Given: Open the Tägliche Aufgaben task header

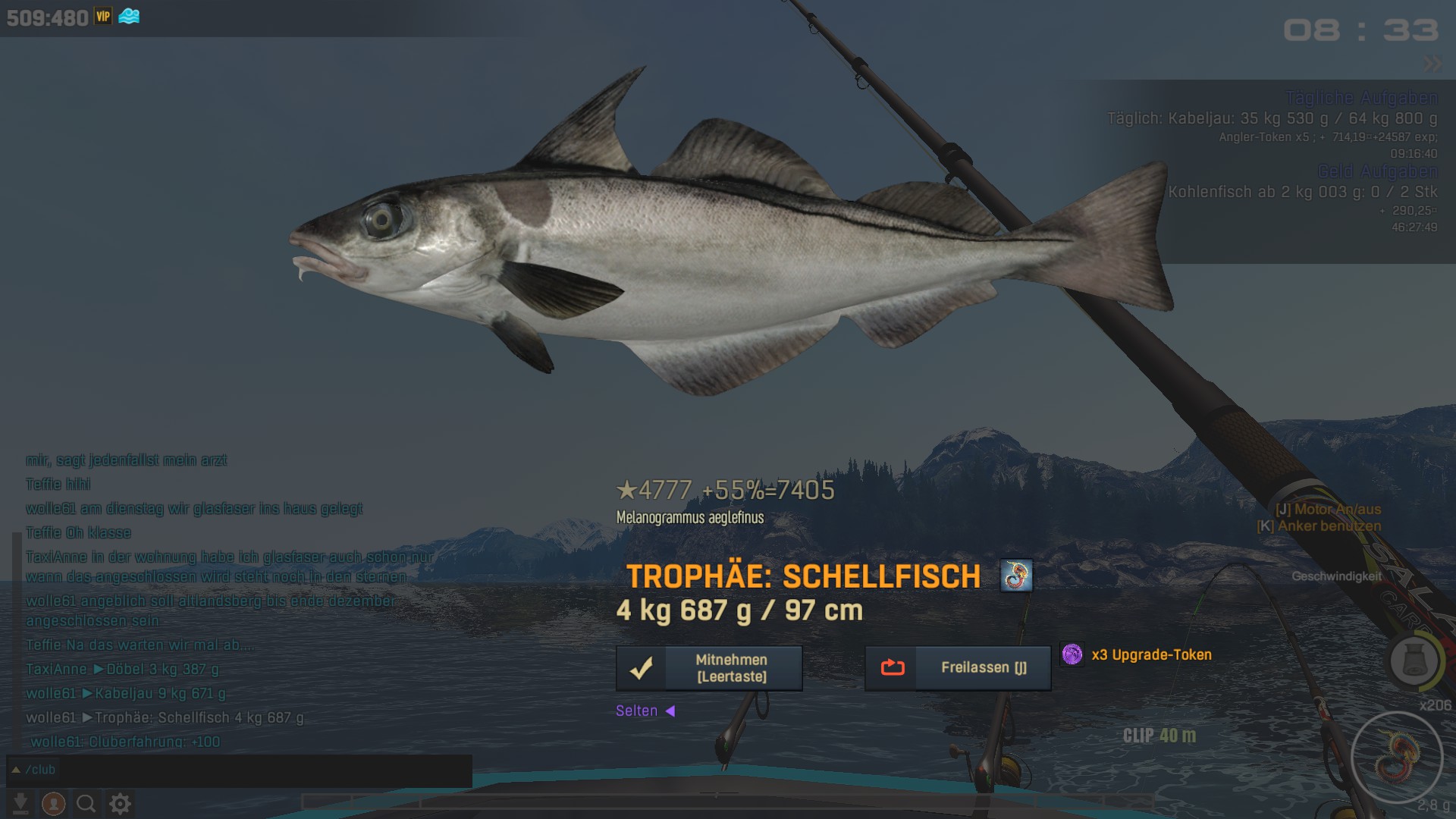Looking at the screenshot, I should [1361, 98].
